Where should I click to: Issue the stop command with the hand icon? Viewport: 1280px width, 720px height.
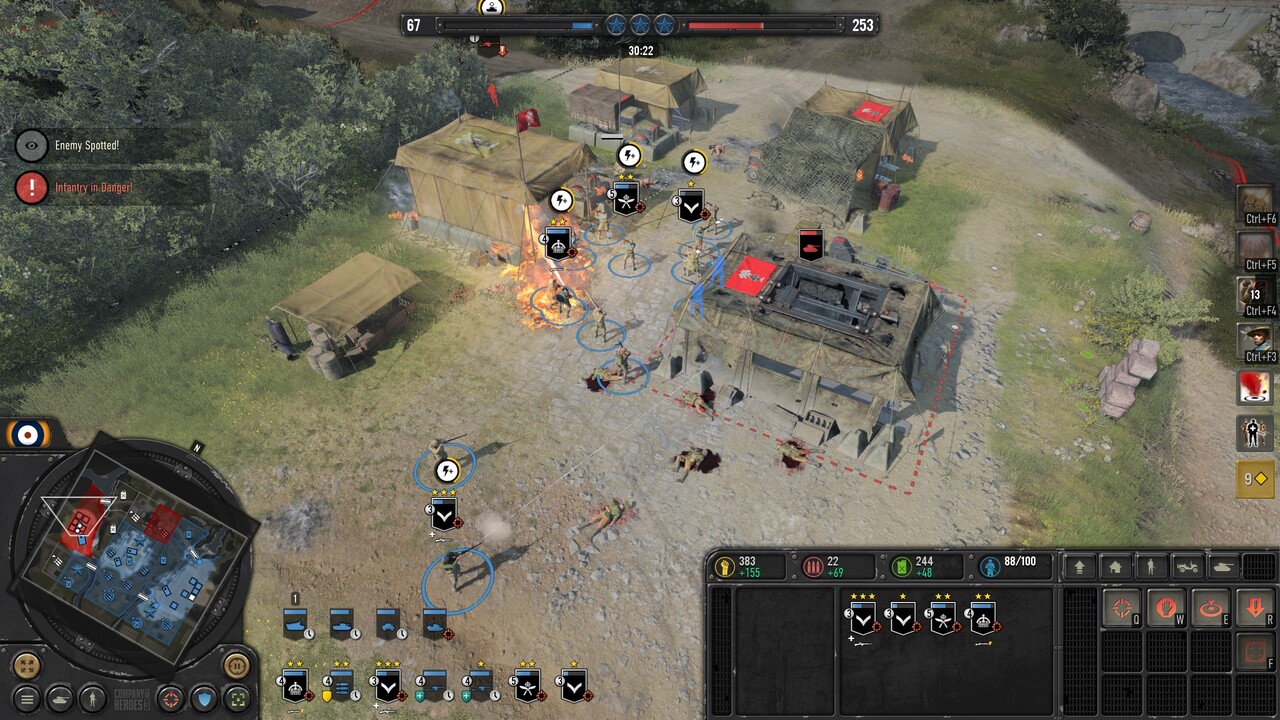pyautogui.click(x=1166, y=608)
